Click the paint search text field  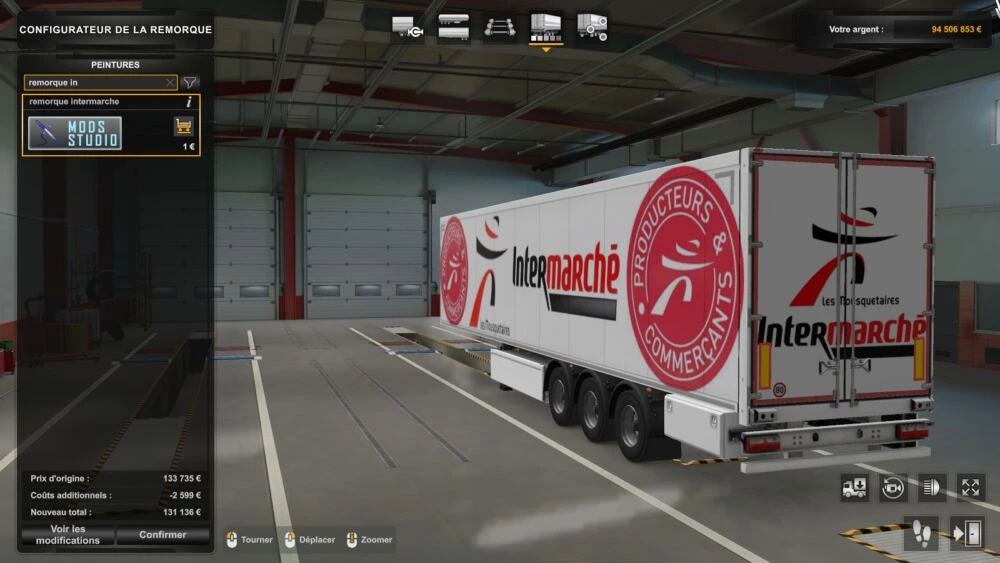(x=95, y=82)
